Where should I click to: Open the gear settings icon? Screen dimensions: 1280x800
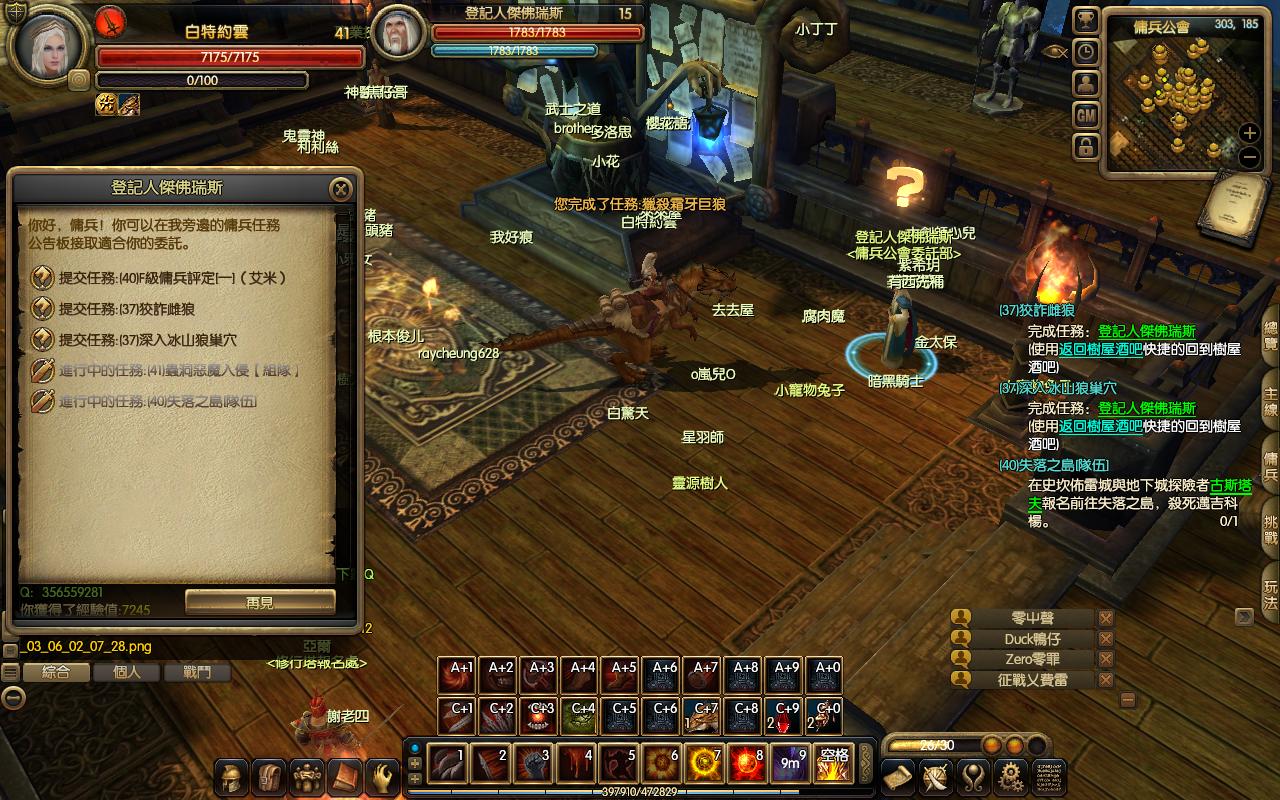(x=1011, y=776)
